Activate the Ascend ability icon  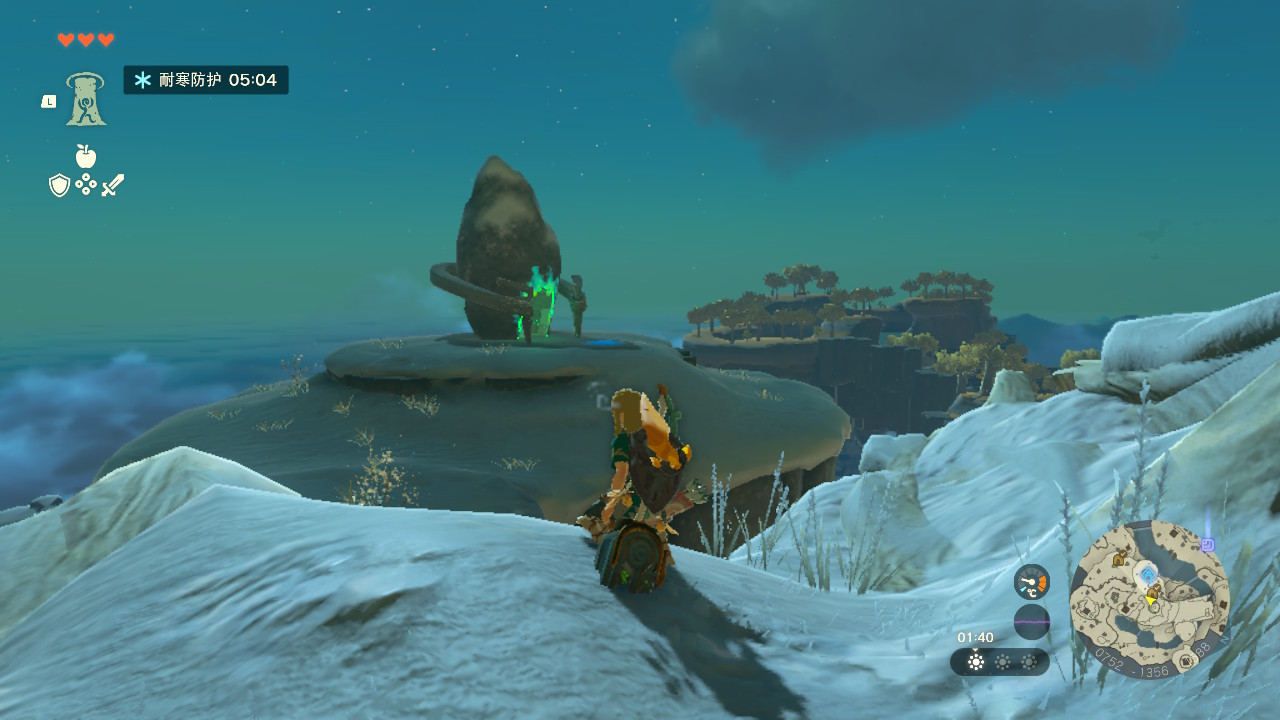click(86, 99)
